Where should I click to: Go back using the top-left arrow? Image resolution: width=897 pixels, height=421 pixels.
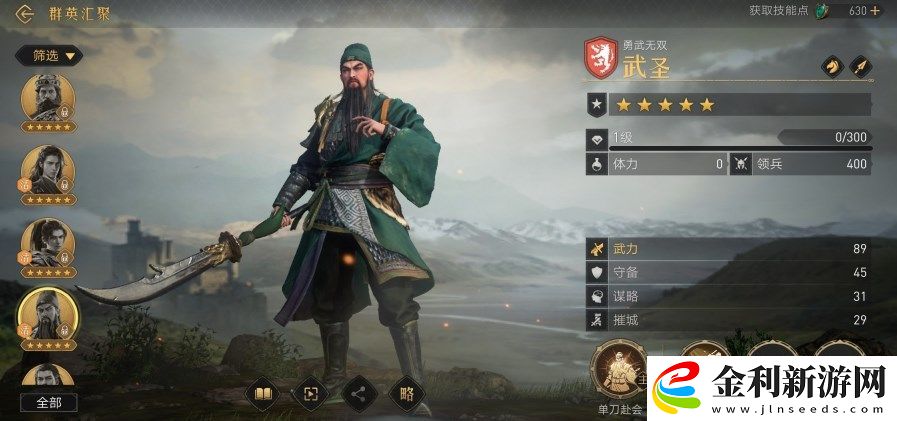tap(25, 14)
